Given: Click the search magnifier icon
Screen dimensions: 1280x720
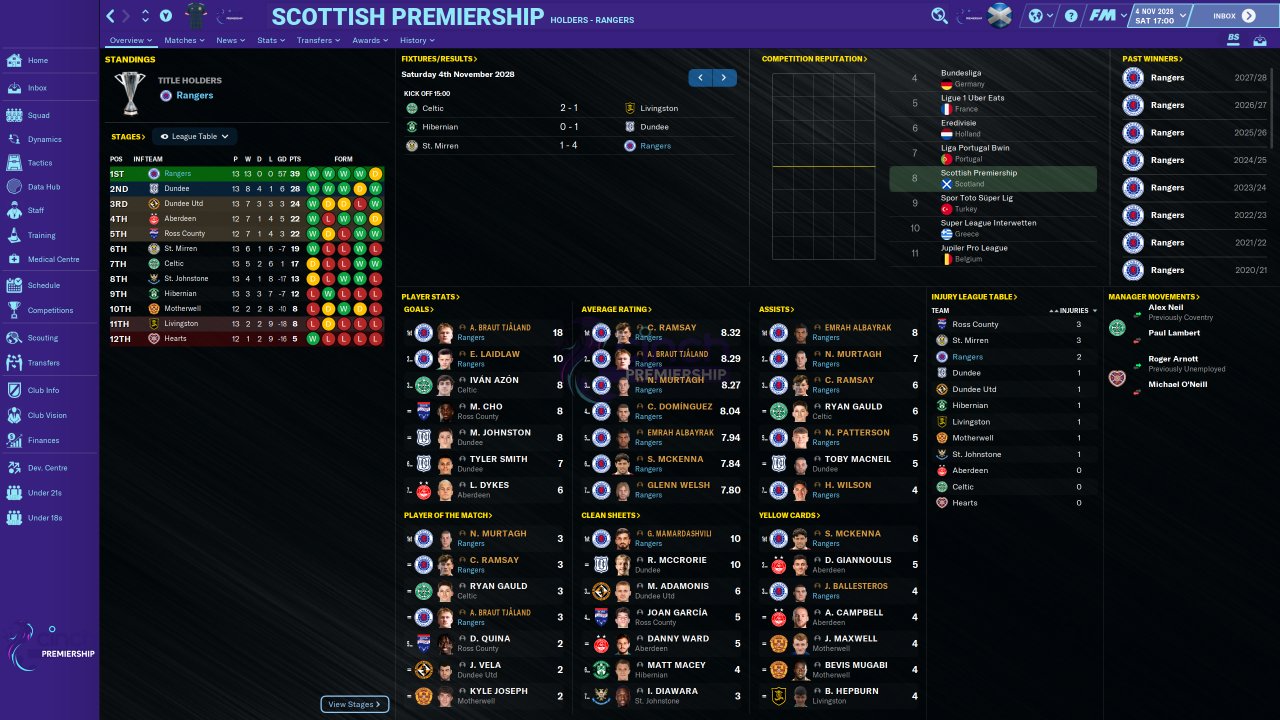Looking at the screenshot, I should pyautogui.click(x=939, y=16).
